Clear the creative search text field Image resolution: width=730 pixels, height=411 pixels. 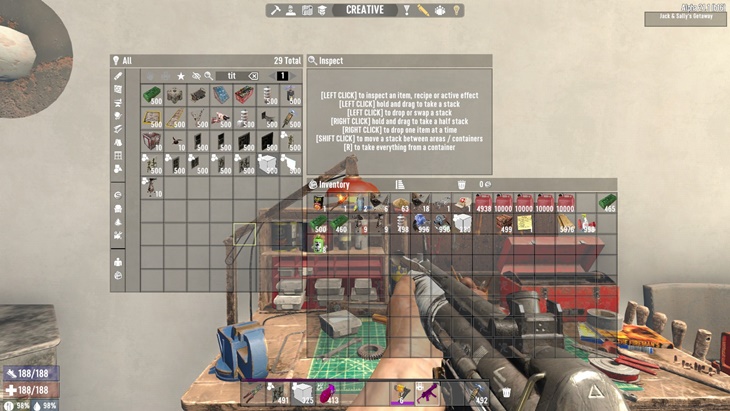pyautogui.click(x=254, y=76)
